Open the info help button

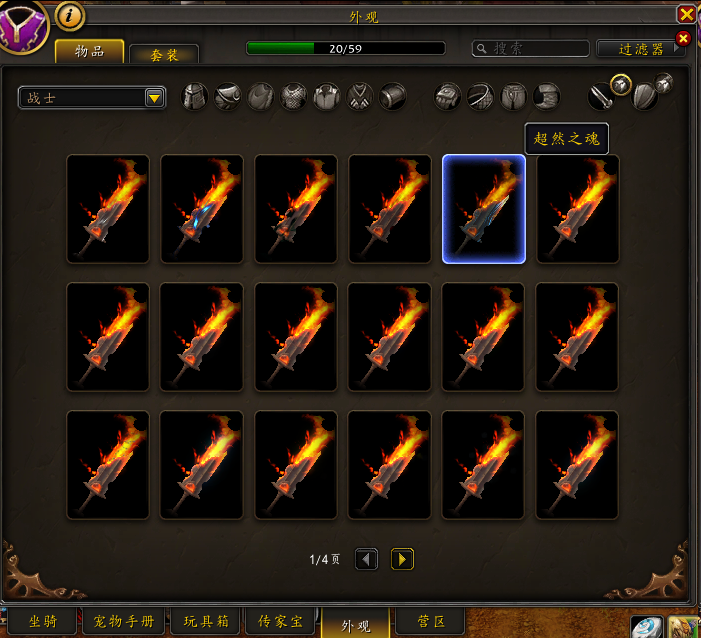[69, 15]
